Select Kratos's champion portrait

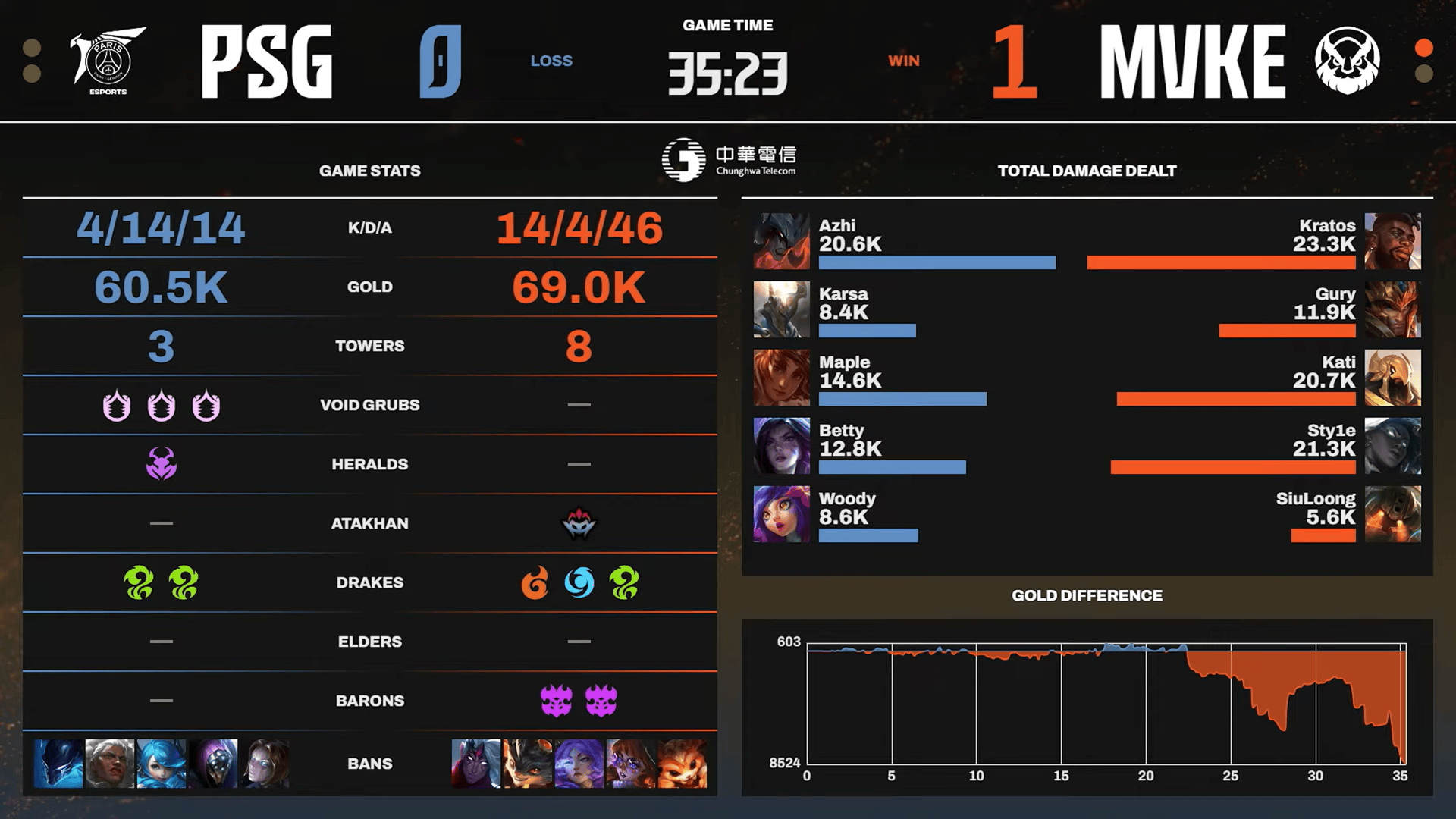(1392, 241)
